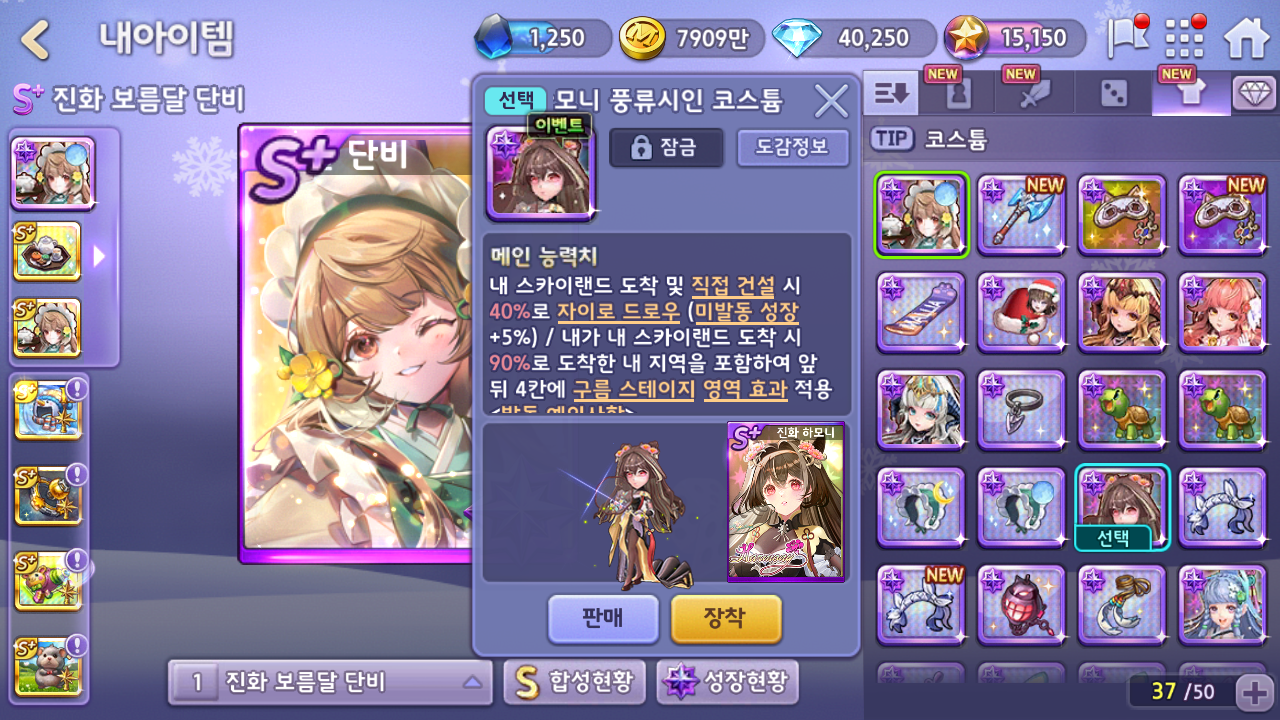The image size is (1280, 720).
Task: Close the costume detail popup
Action: point(831,101)
